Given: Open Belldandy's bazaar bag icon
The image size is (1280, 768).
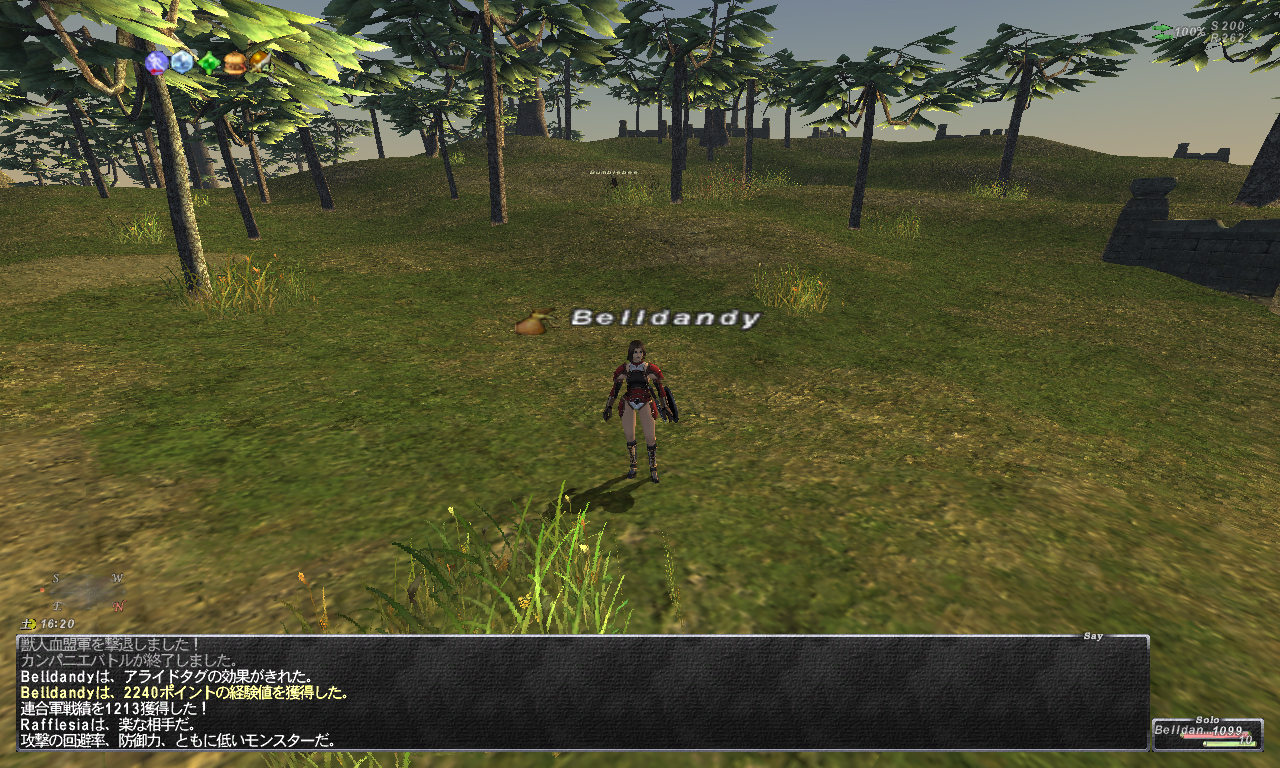Looking at the screenshot, I should coord(532,322).
